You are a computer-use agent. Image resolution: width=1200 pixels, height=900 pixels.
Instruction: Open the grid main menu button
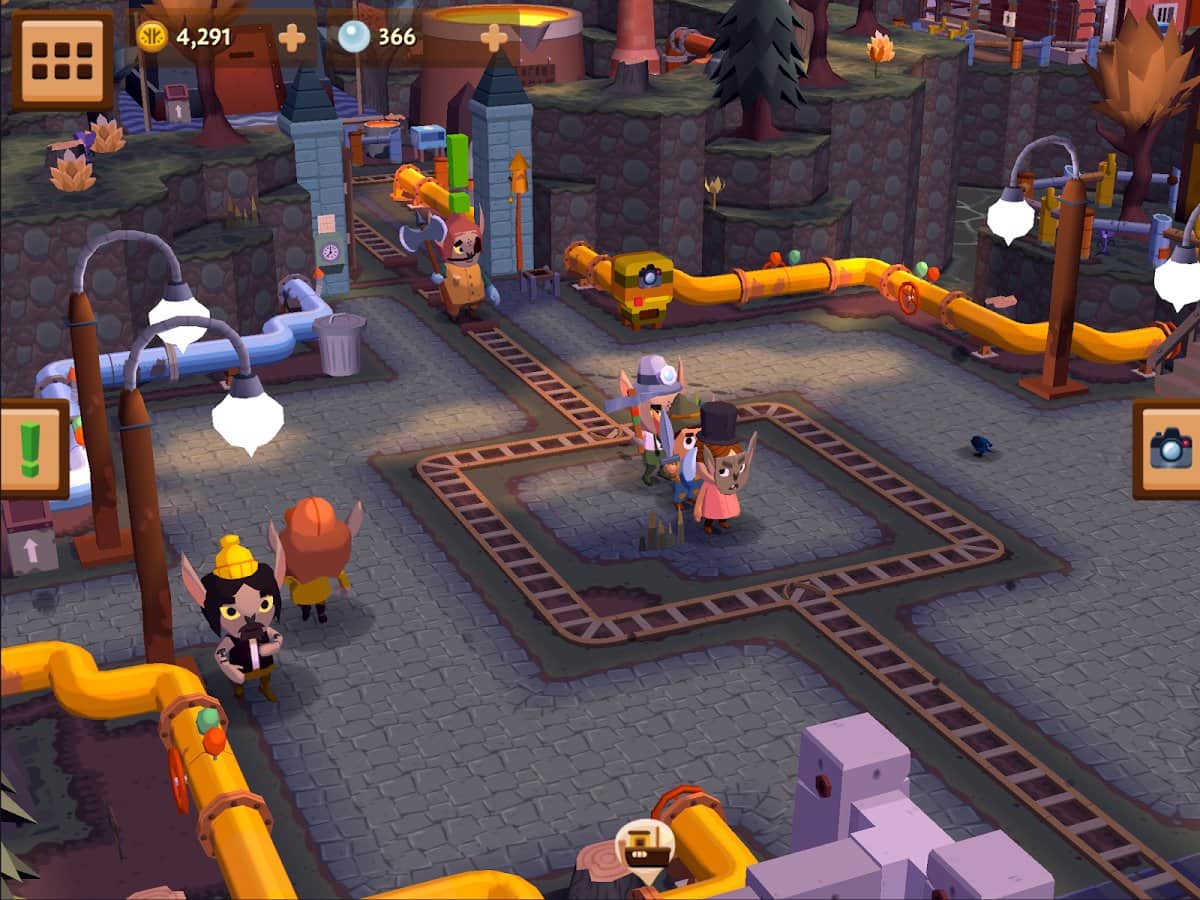(x=62, y=60)
